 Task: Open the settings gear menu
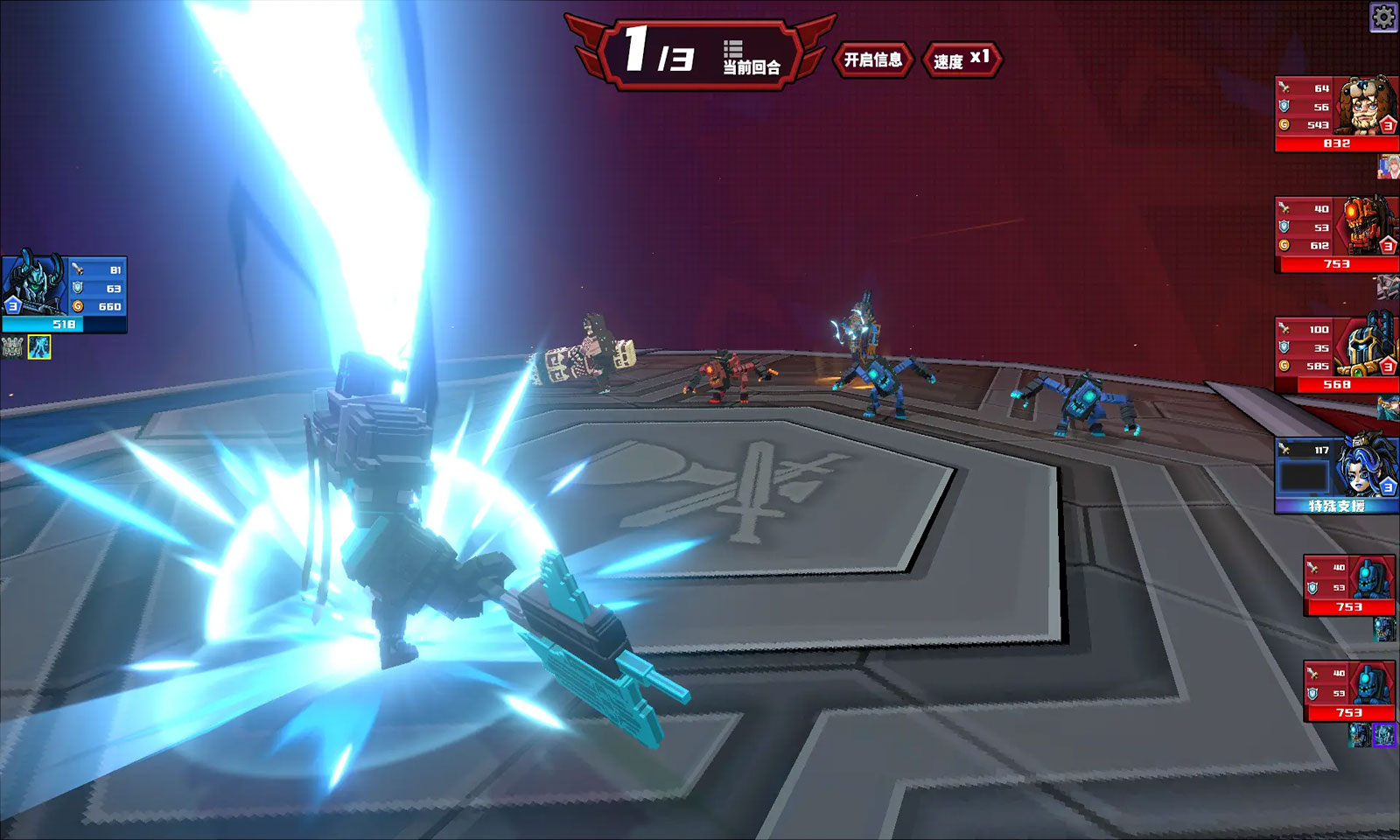(1383, 17)
